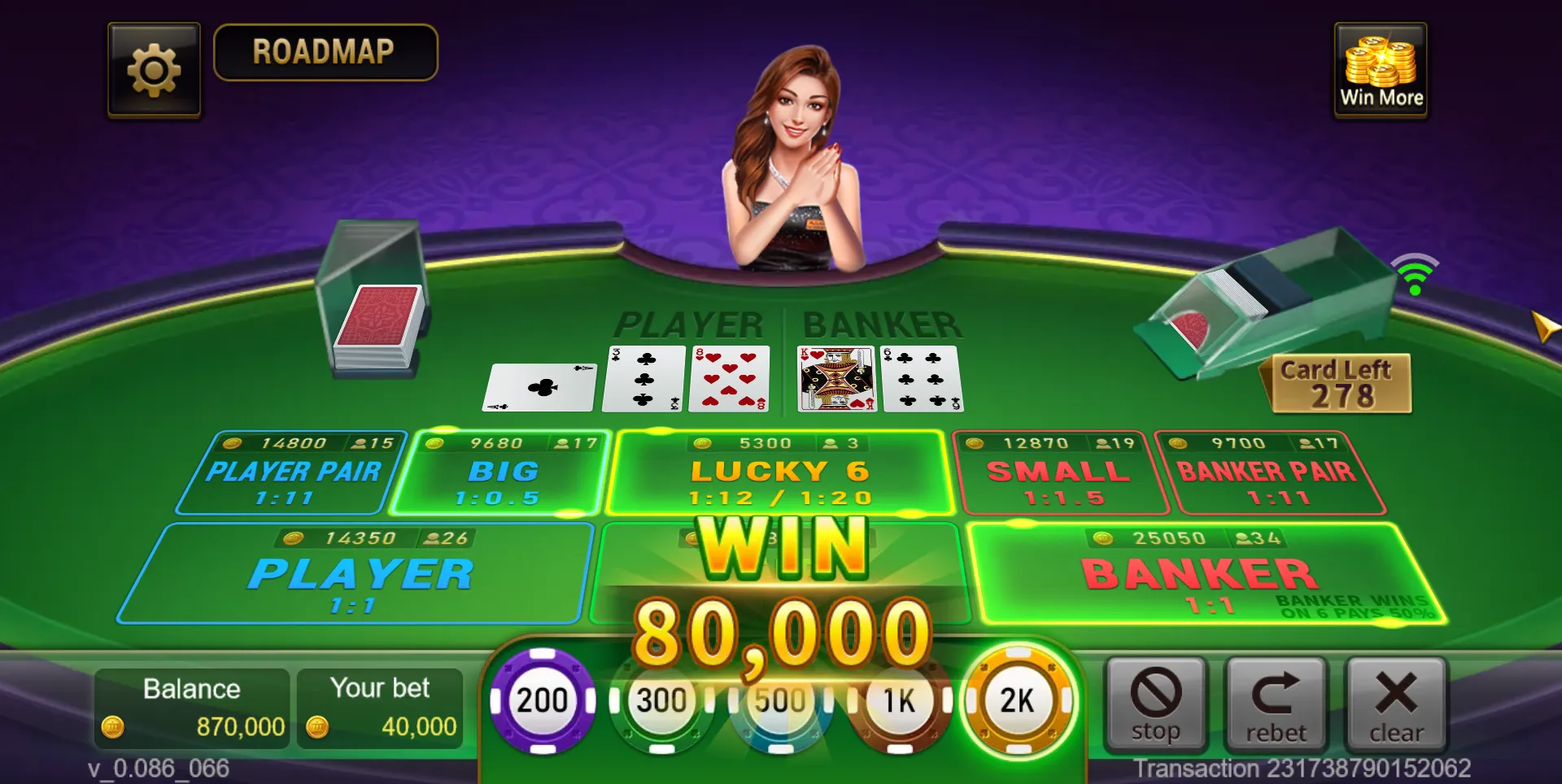Choose the green 300 chip
The height and width of the screenshot is (784, 1562).
pos(661,701)
